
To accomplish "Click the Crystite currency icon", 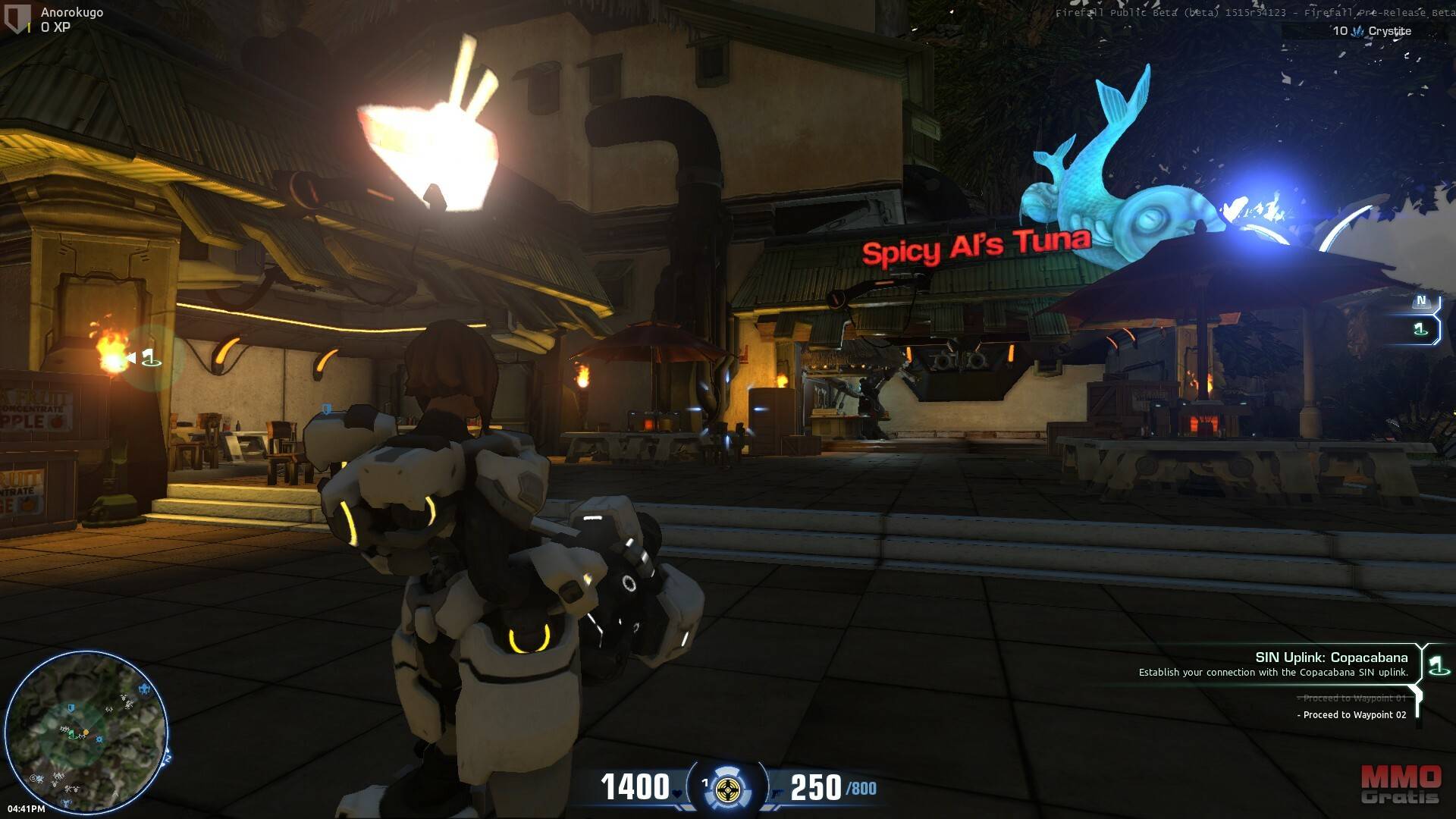I will (1358, 31).
